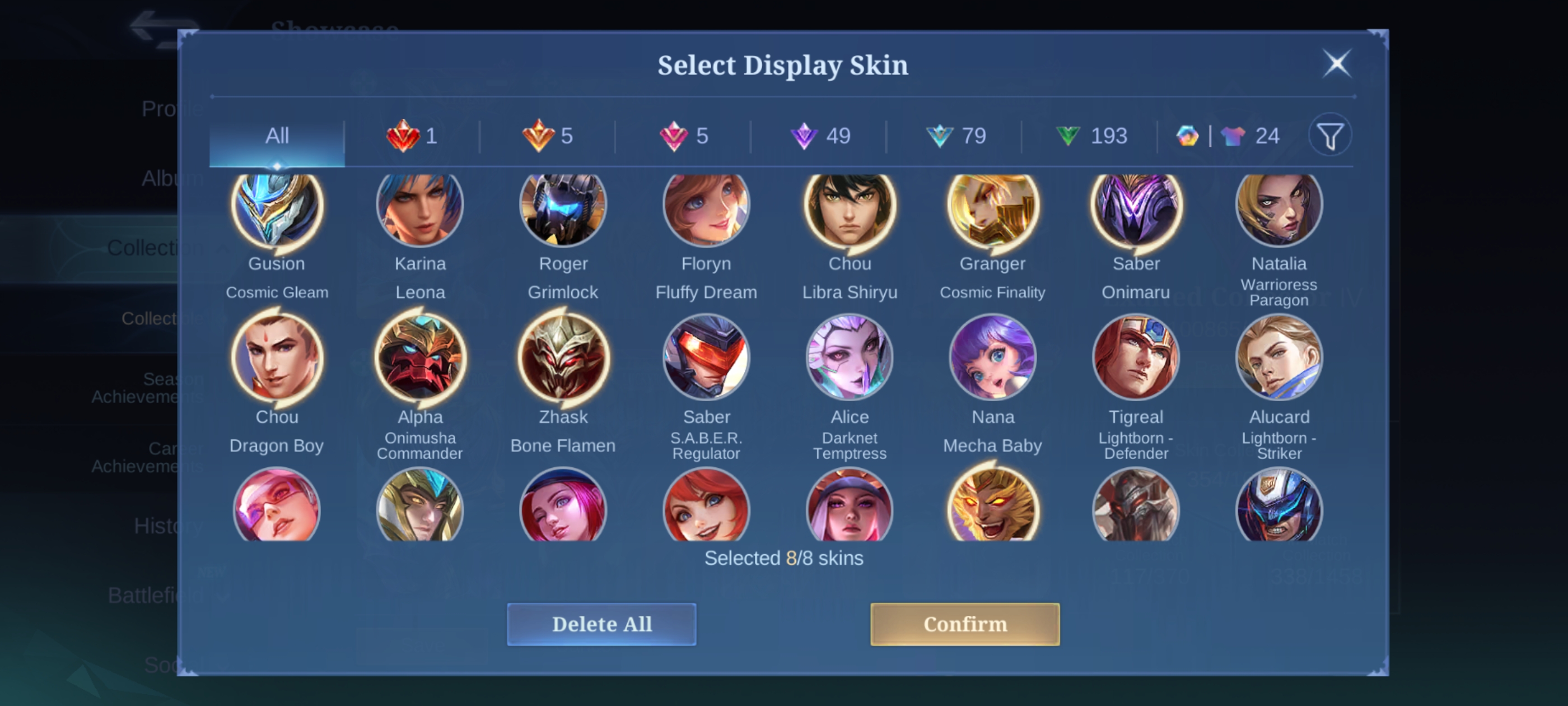
Task: Open the red gem tier tab with 1 skin
Action: click(412, 136)
